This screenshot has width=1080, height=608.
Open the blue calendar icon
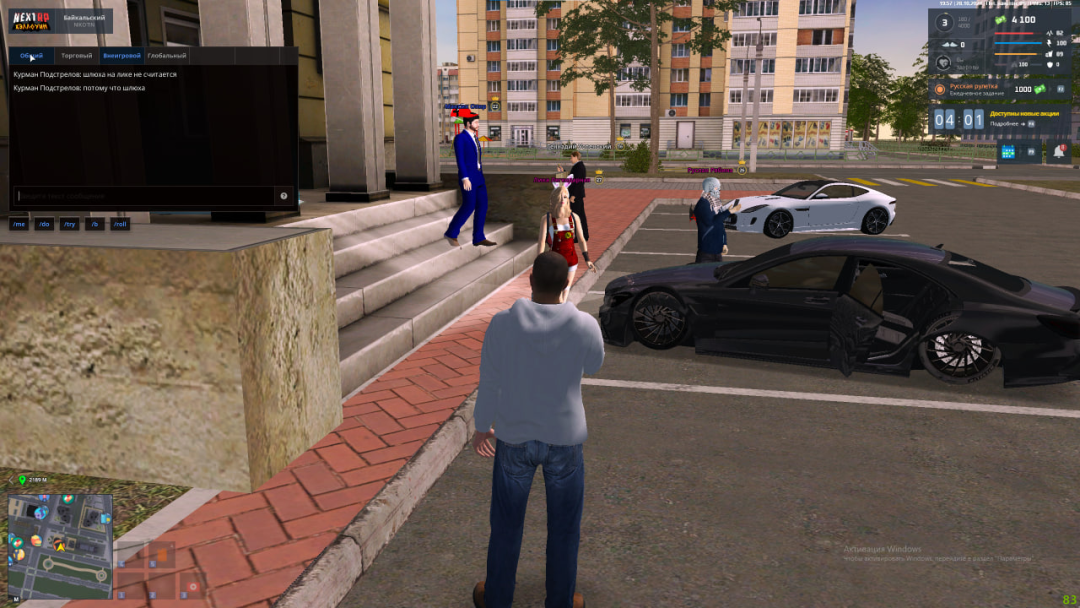(x=1007, y=152)
